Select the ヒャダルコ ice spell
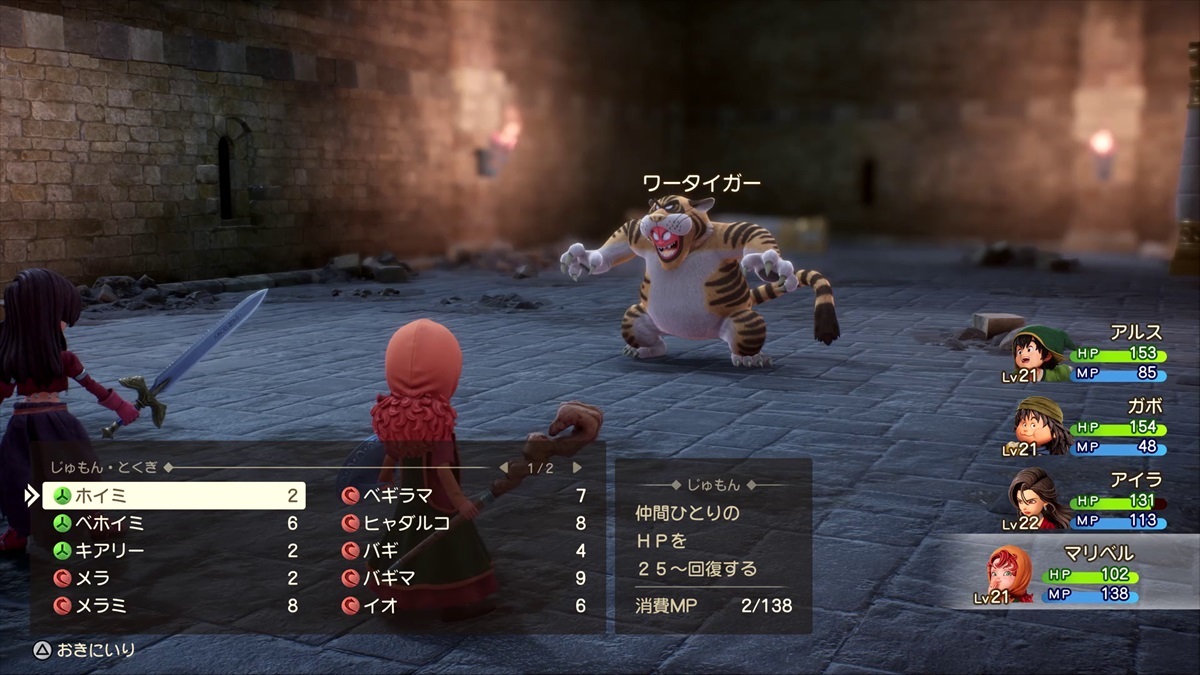1200x675 pixels. click(462, 523)
